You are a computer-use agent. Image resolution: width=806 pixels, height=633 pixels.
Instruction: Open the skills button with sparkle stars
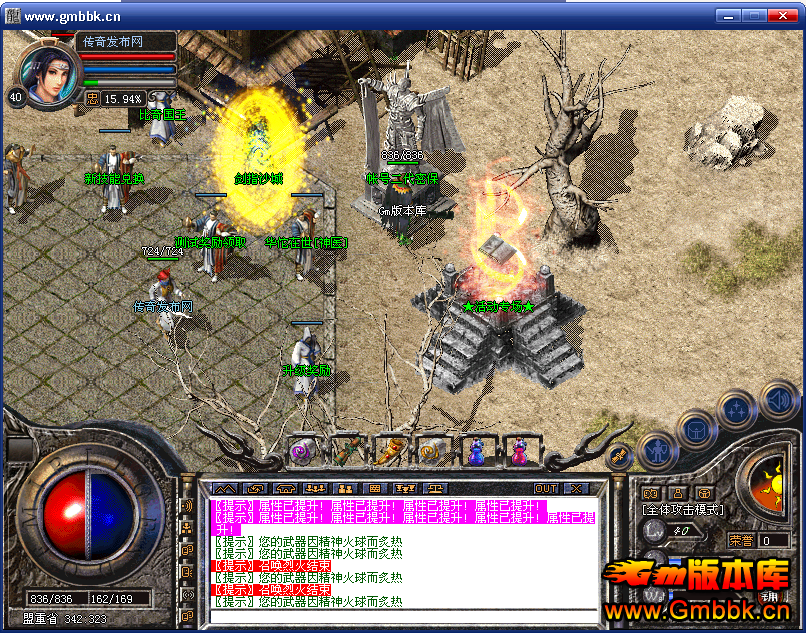point(738,409)
